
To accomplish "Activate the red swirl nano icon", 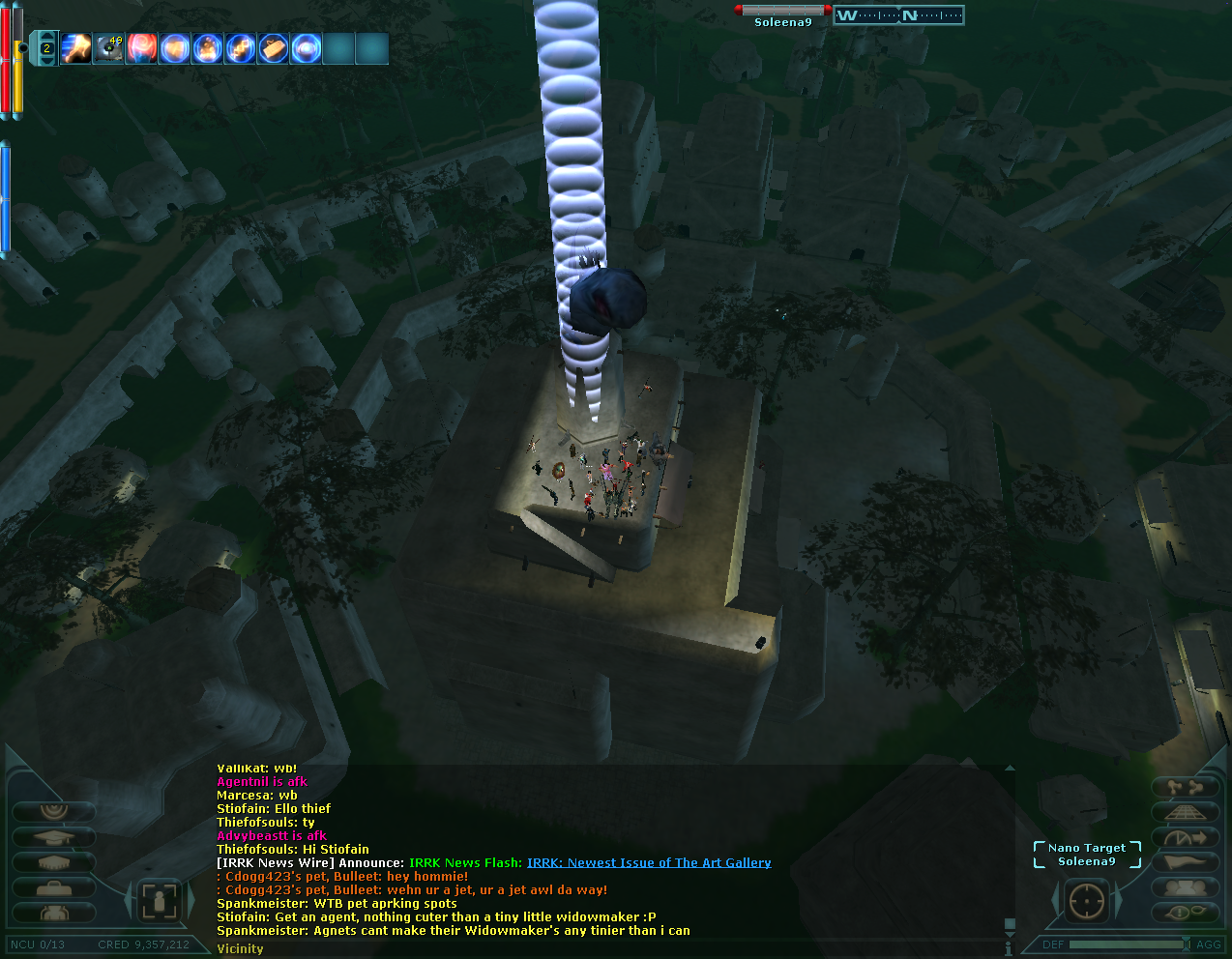I will [142, 48].
